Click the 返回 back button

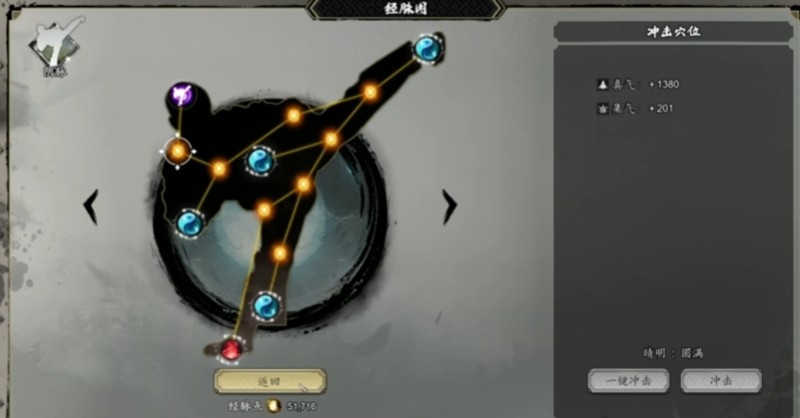269,381
